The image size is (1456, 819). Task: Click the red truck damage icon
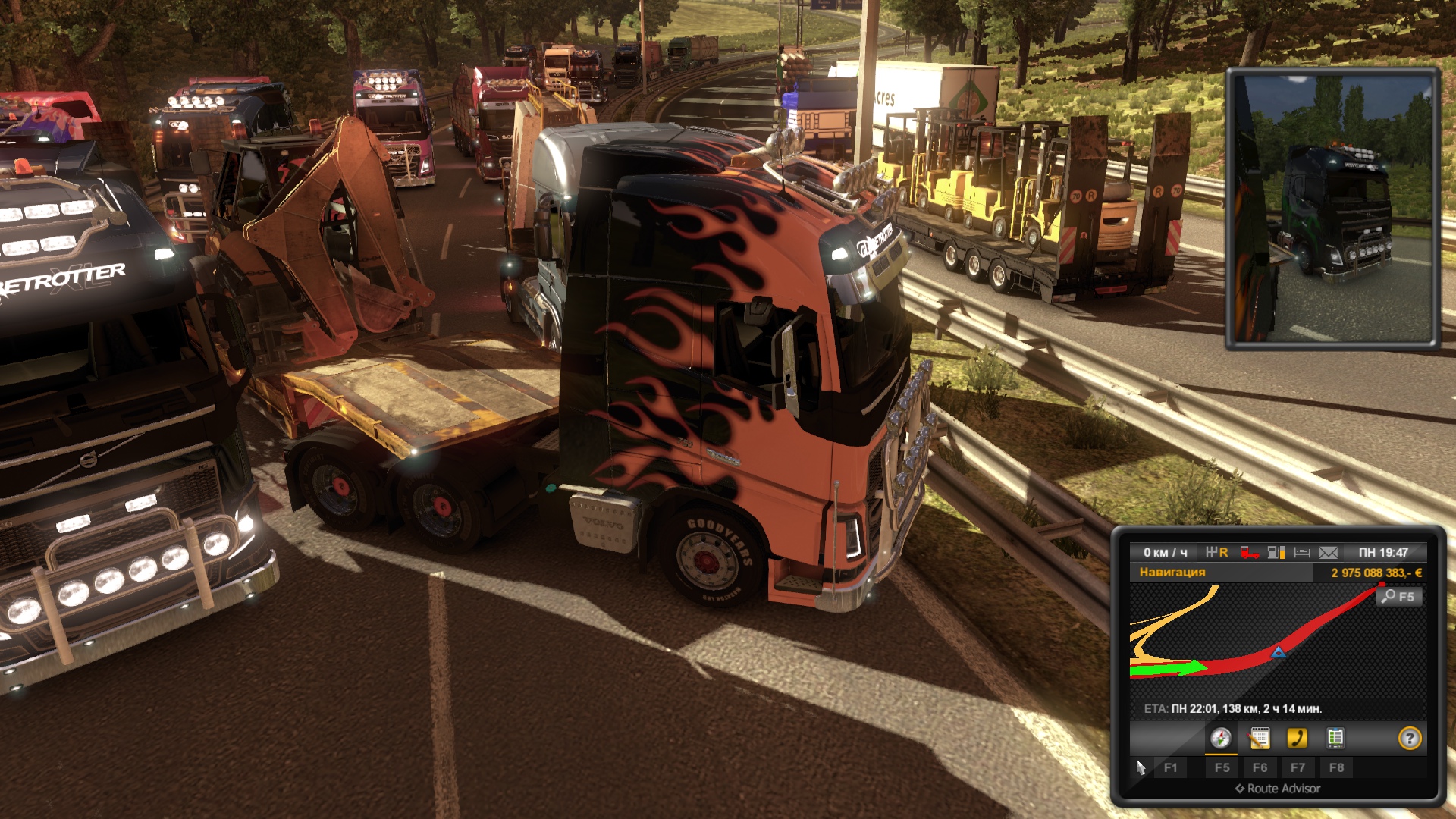click(1249, 553)
